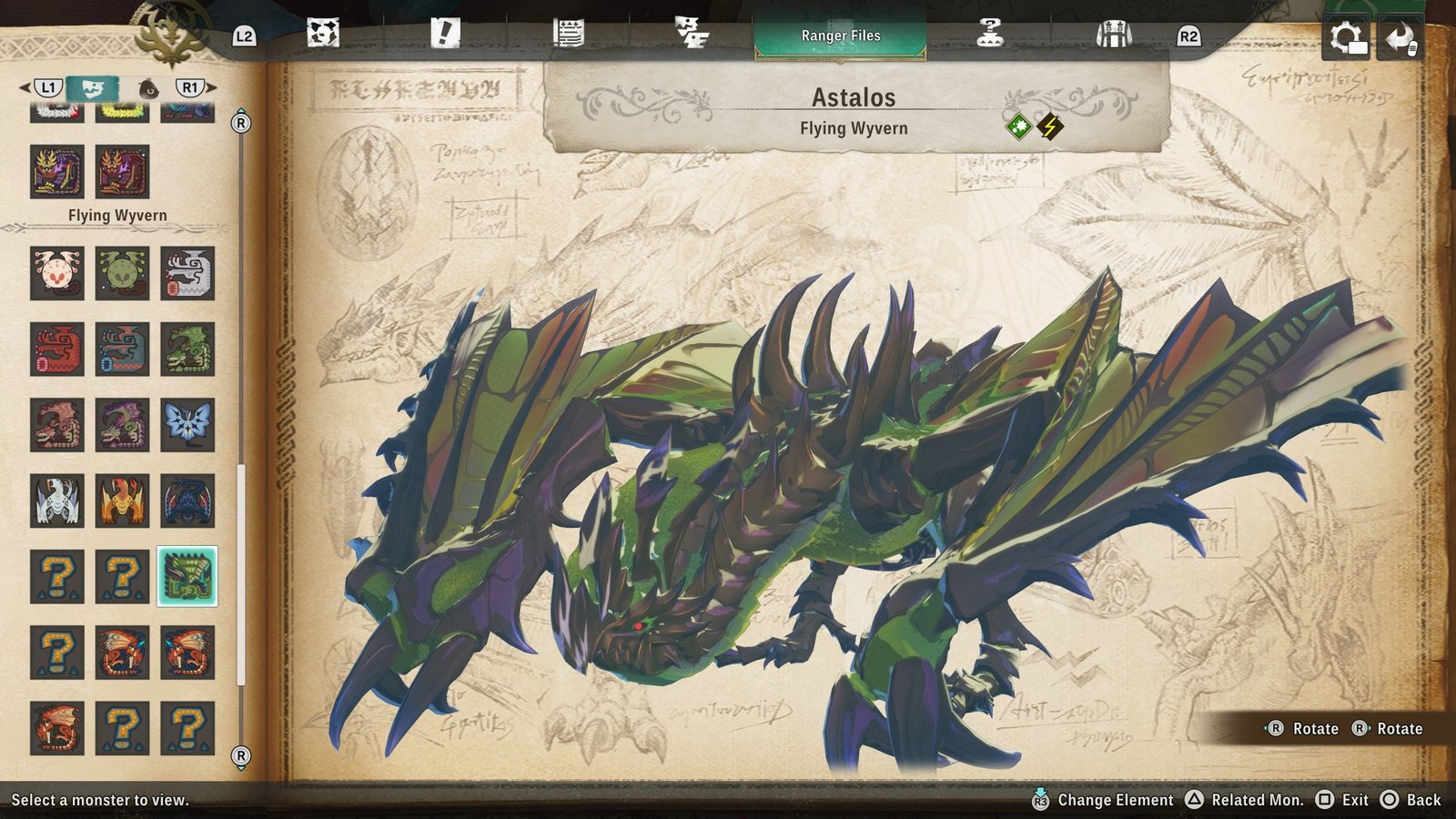Select the white Paolumu monster icon
1456x819 pixels.
(x=57, y=273)
